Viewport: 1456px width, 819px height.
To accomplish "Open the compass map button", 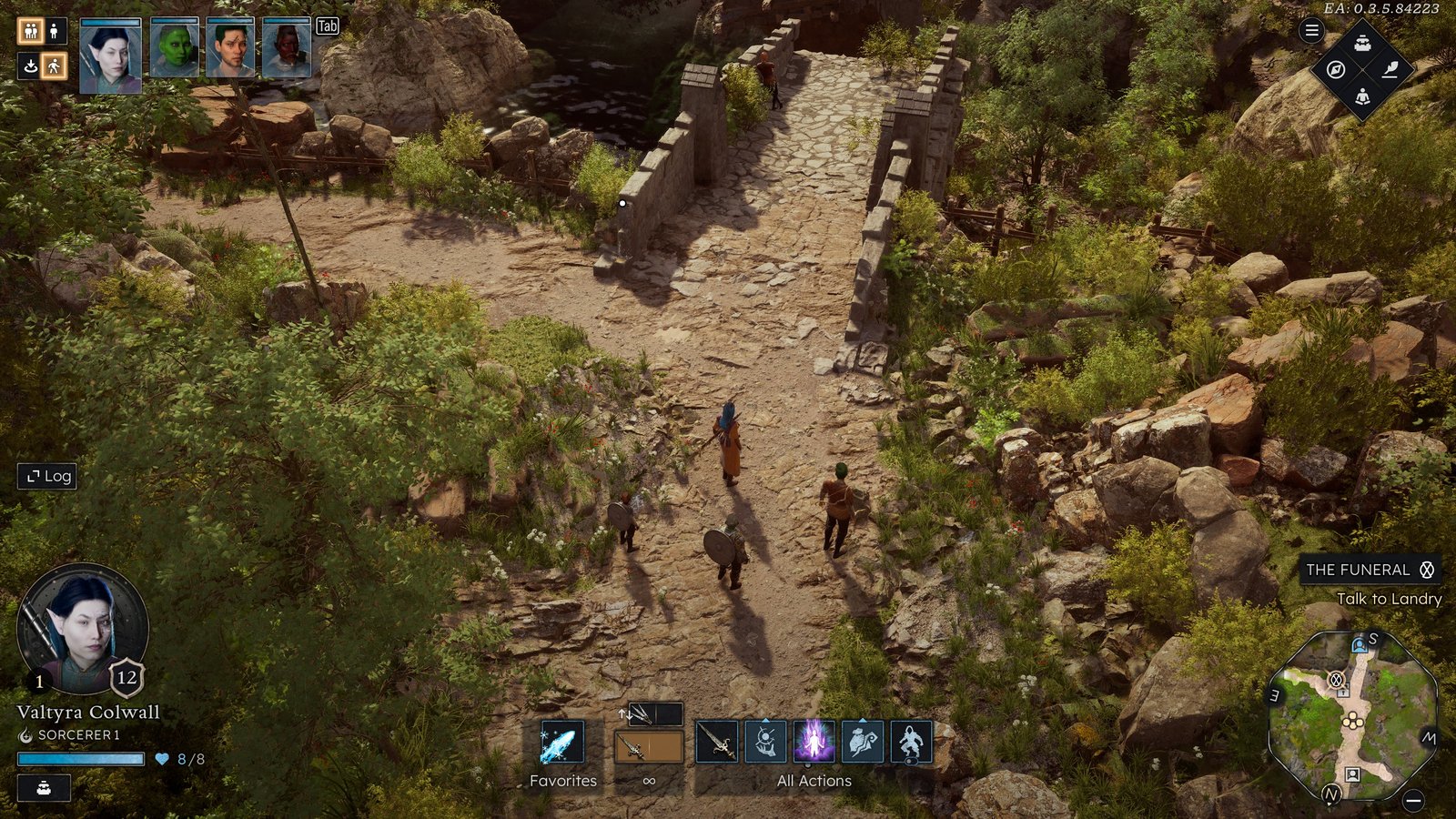I will point(1336,70).
